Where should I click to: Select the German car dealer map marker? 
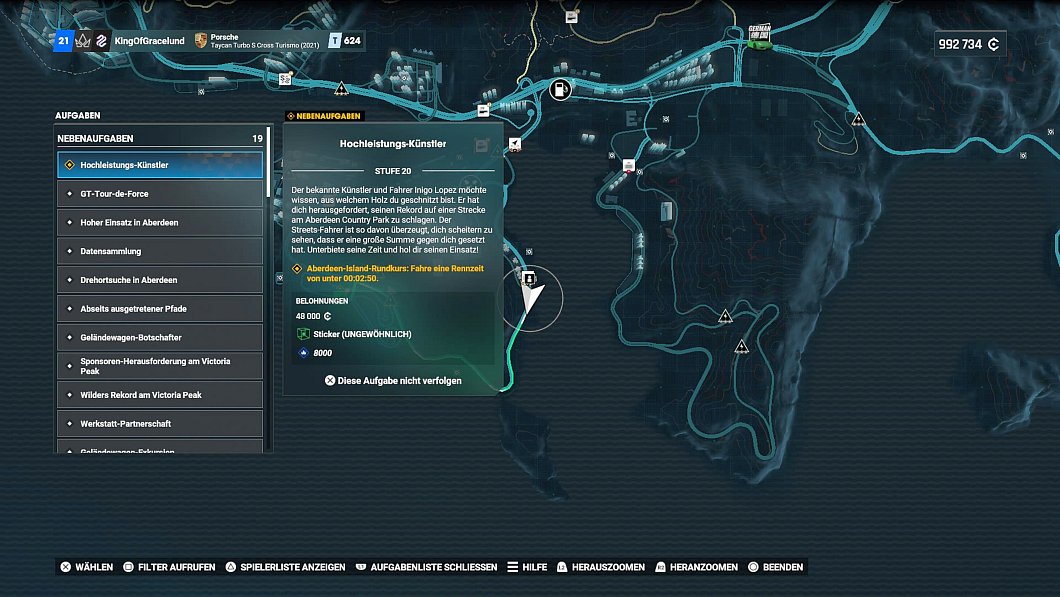[x=764, y=35]
